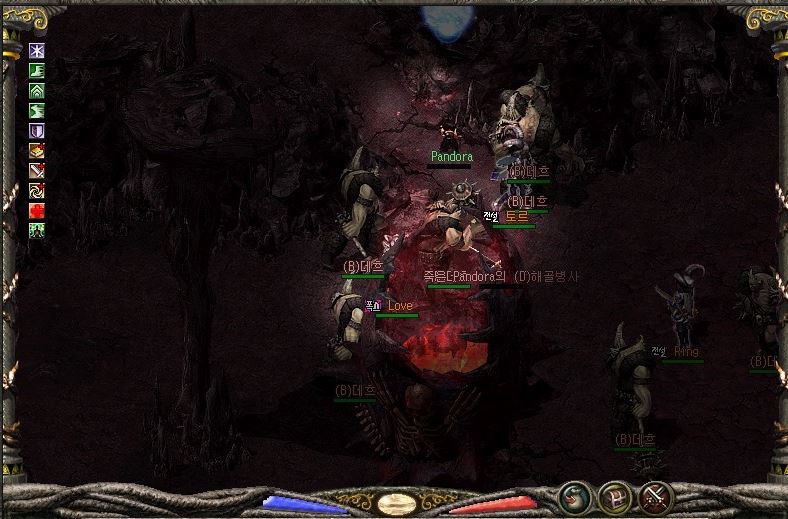This screenshot has height=519, width=788.
Task: Click the purple shield buff icon
Action: click(x=37, y=130)
